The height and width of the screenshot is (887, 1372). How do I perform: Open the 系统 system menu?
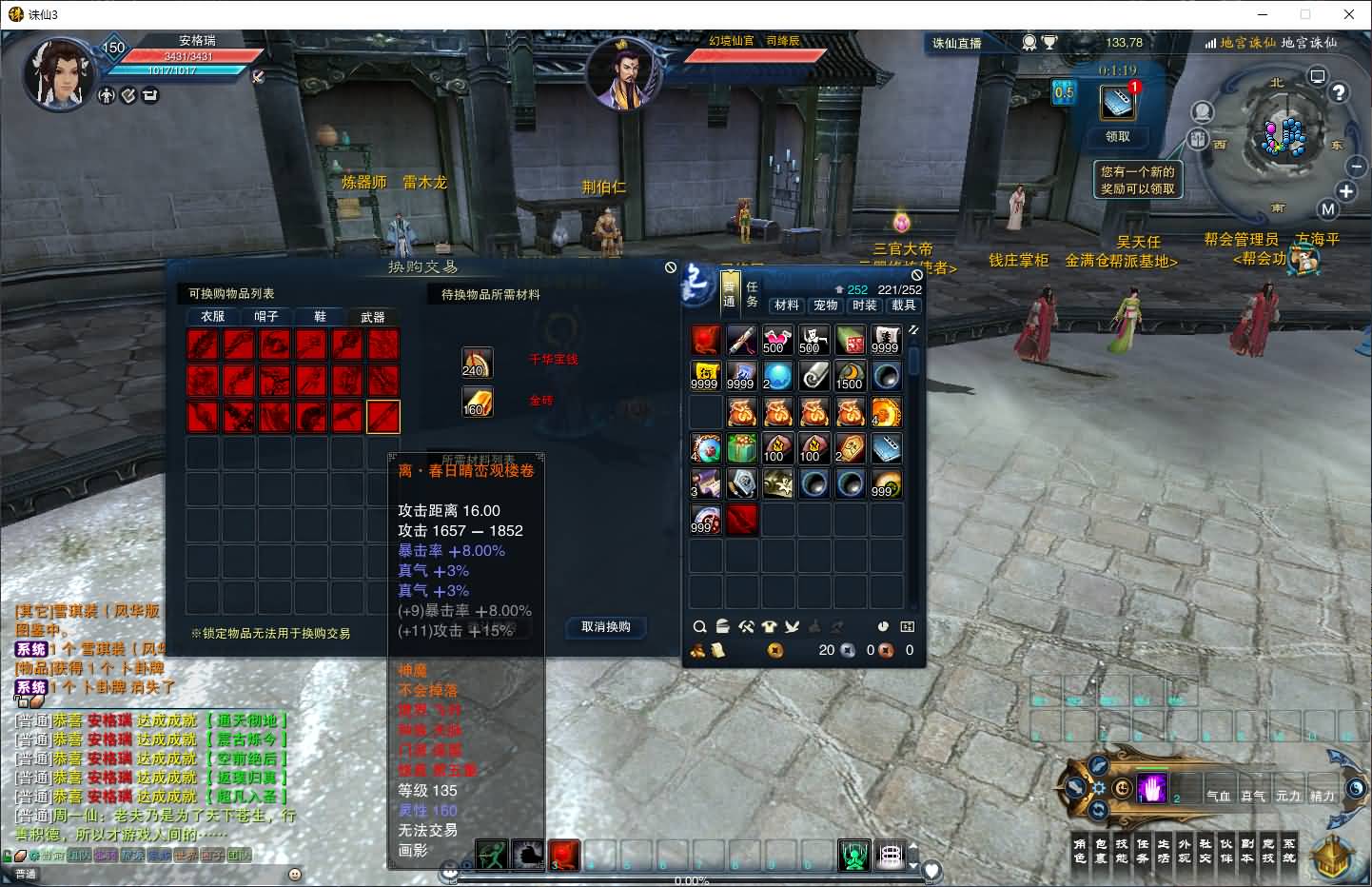(x=1289, y=851)
